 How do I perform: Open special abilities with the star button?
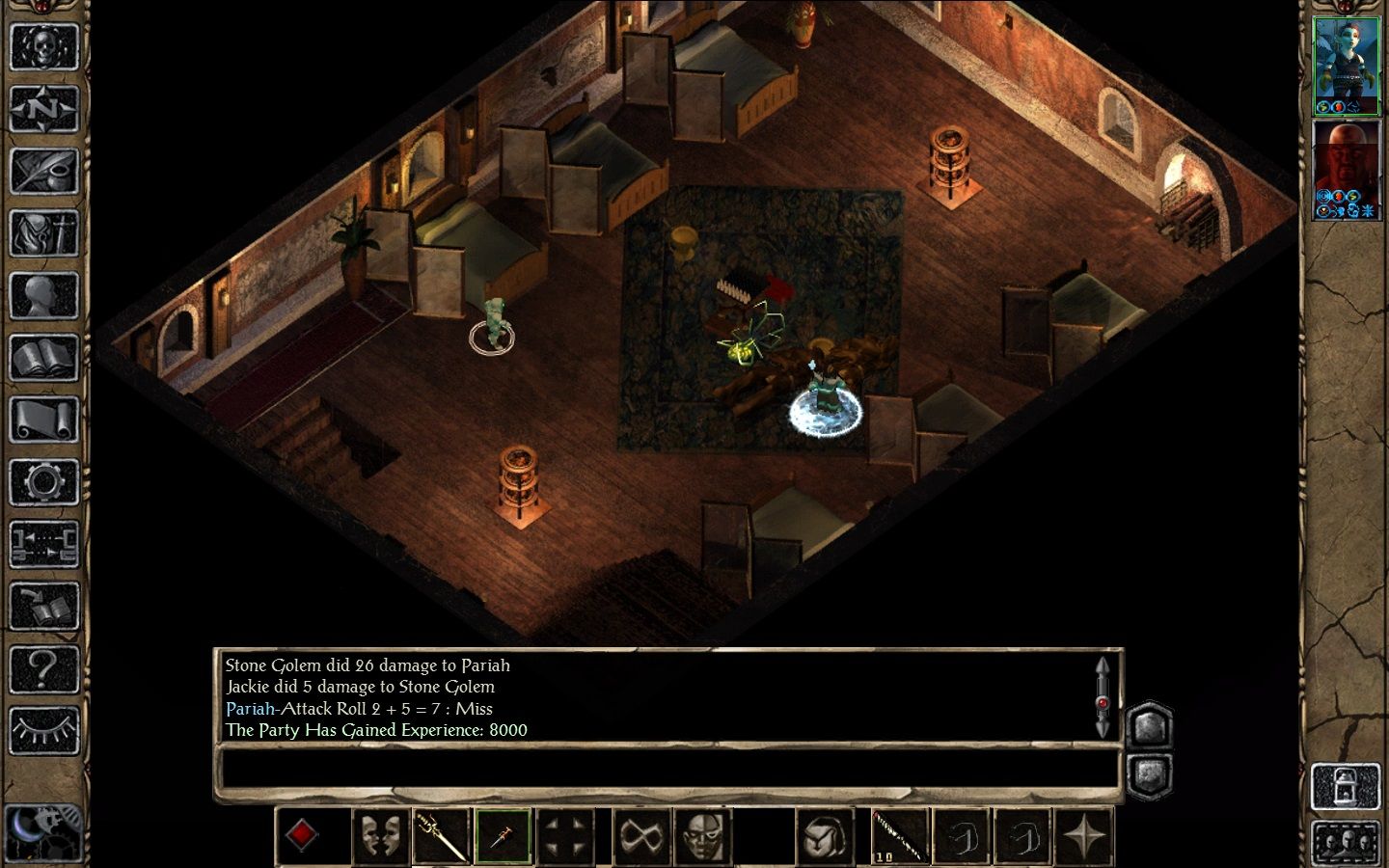pyautogui.click(x=1085, y=836)
